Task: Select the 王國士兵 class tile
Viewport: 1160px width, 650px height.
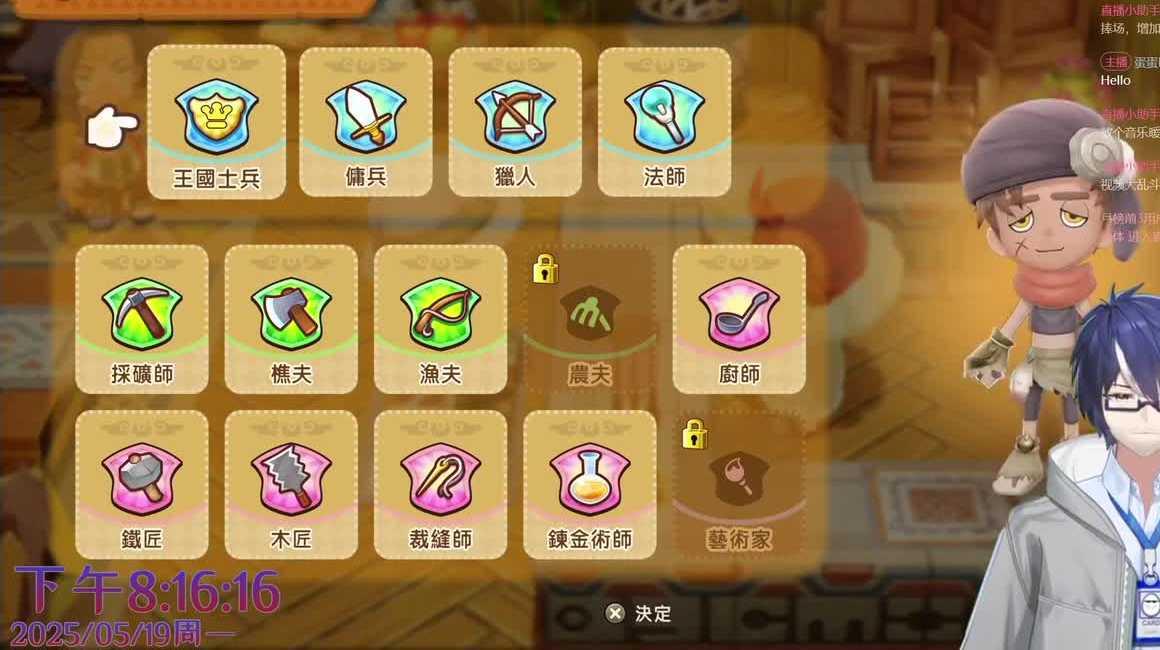Action: point(216,122)
